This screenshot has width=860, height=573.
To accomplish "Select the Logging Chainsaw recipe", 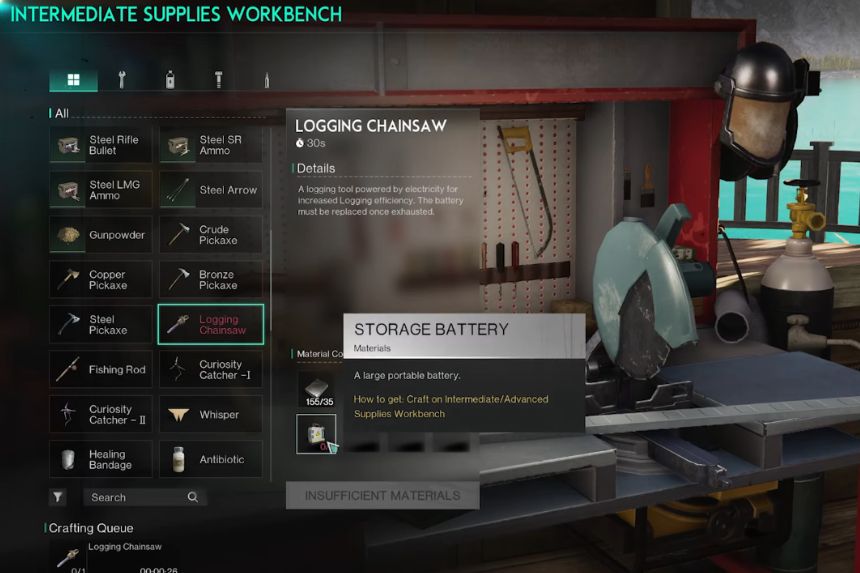I will click(211, 325).
